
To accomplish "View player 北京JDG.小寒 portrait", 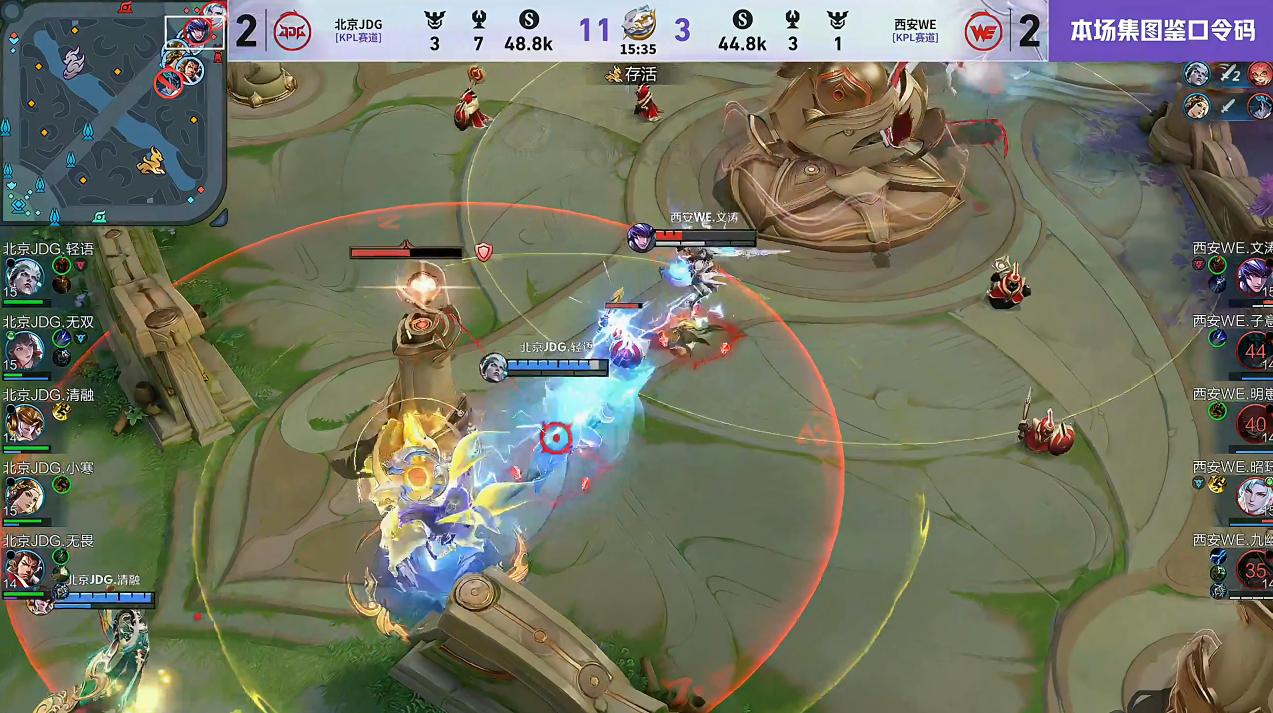I will point(23,495).
